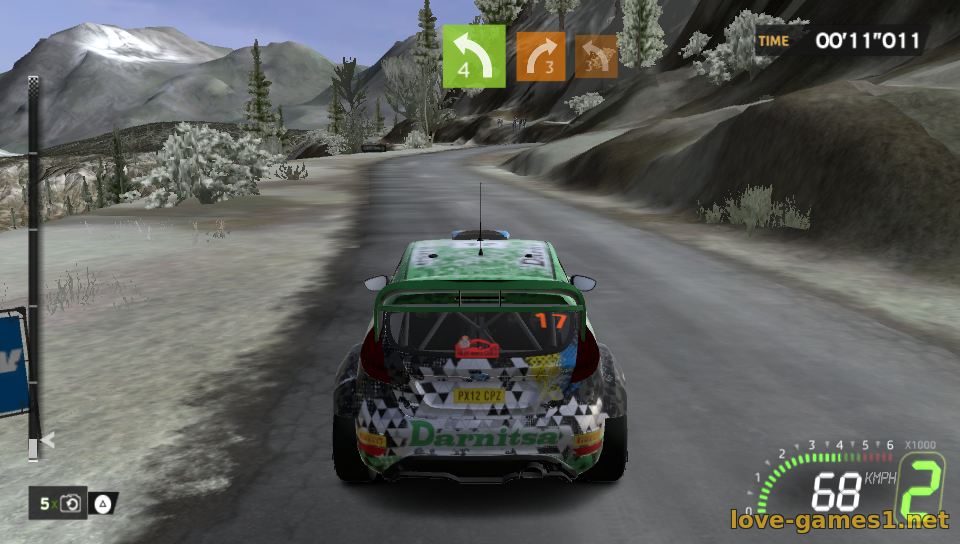Select the bright orange right turn 3 pace note
Image resolution: width=960 pixels, height=544 pixels.
540,56
